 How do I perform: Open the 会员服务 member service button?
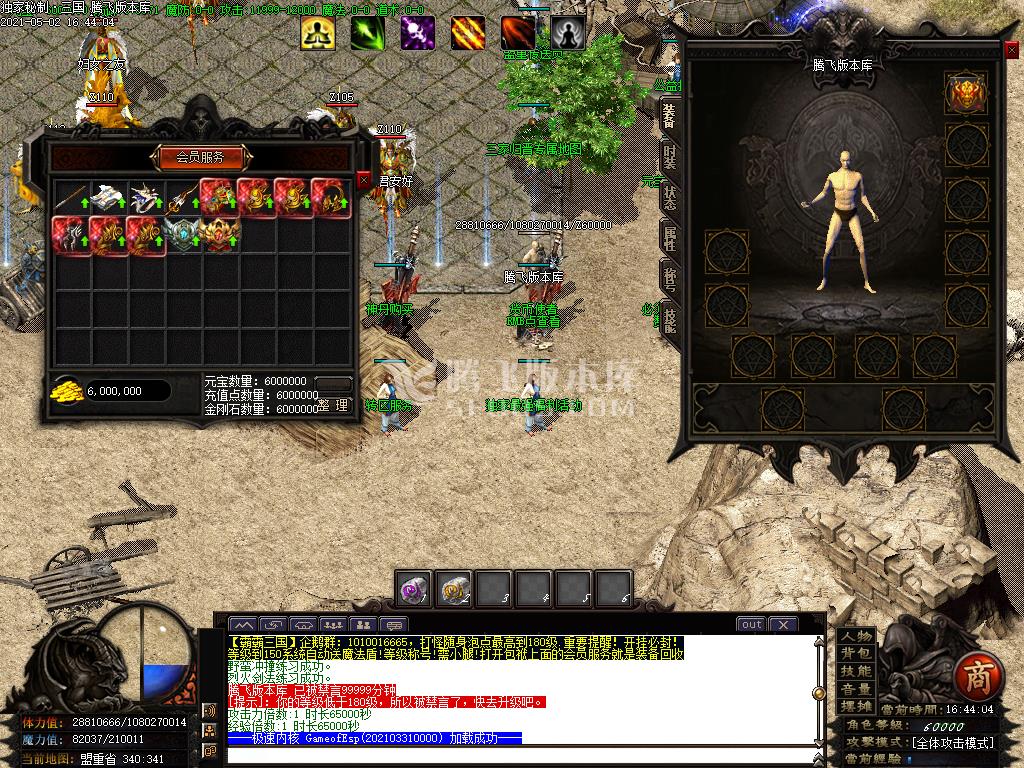201,157
